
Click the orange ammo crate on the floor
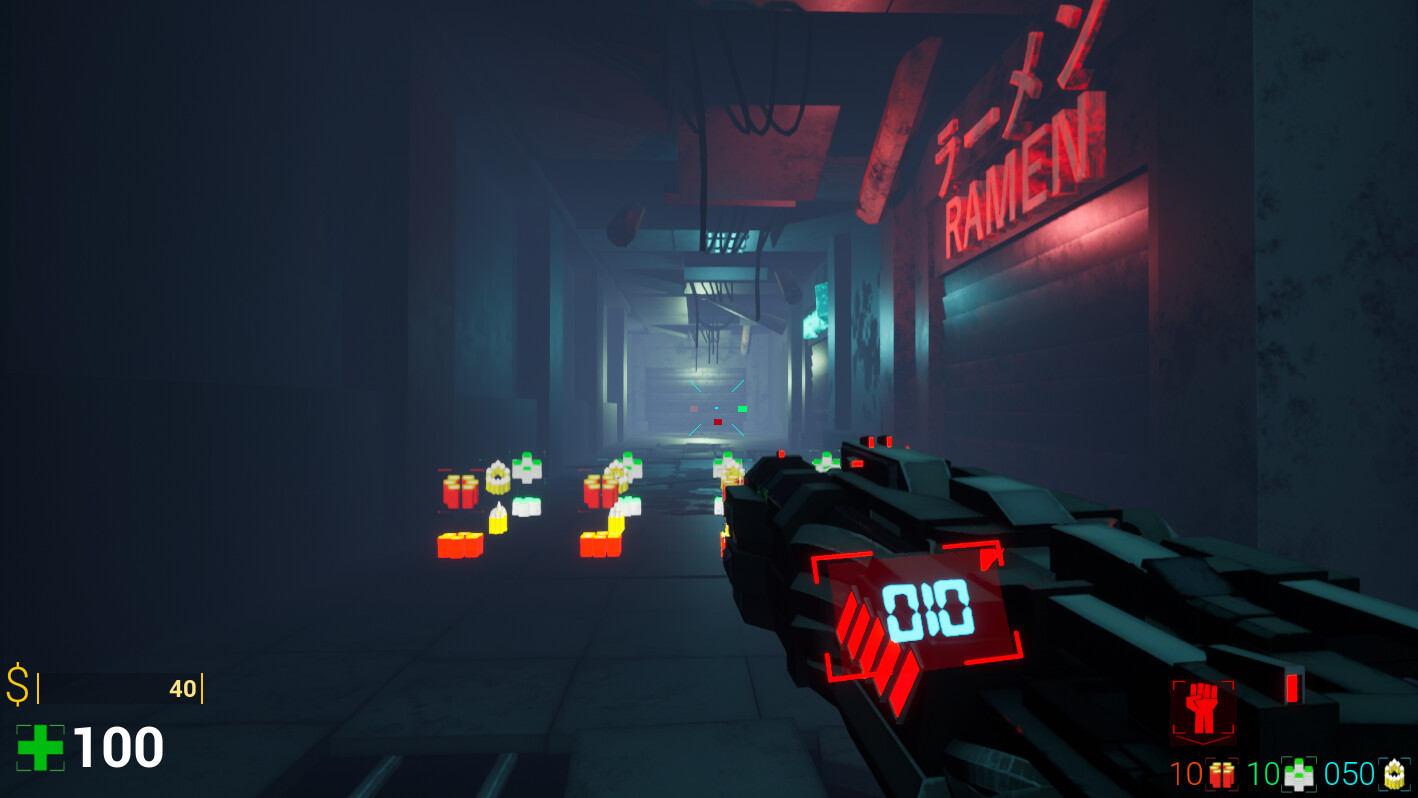460,546
